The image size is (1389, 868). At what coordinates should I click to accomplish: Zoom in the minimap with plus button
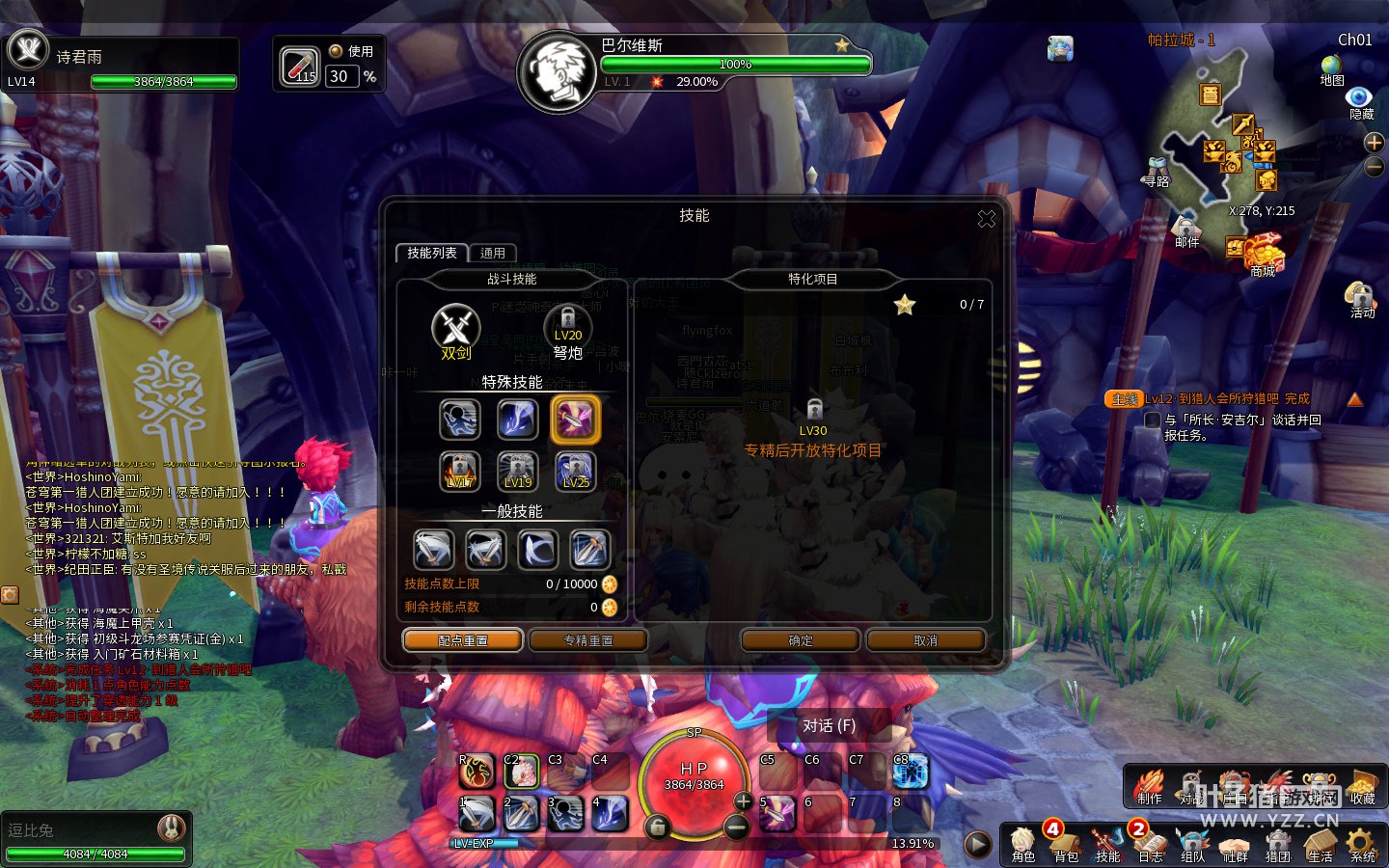(1374, 143)
